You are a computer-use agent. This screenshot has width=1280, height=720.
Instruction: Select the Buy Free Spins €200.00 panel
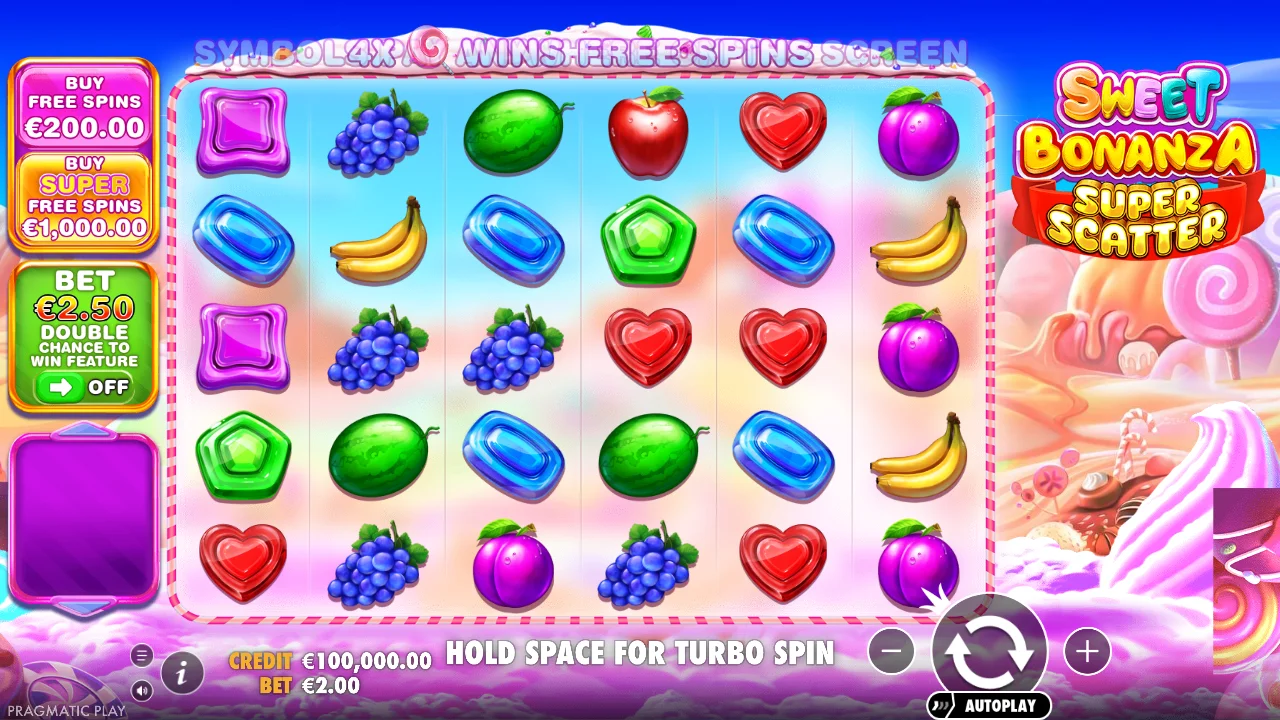click(83, 105)
